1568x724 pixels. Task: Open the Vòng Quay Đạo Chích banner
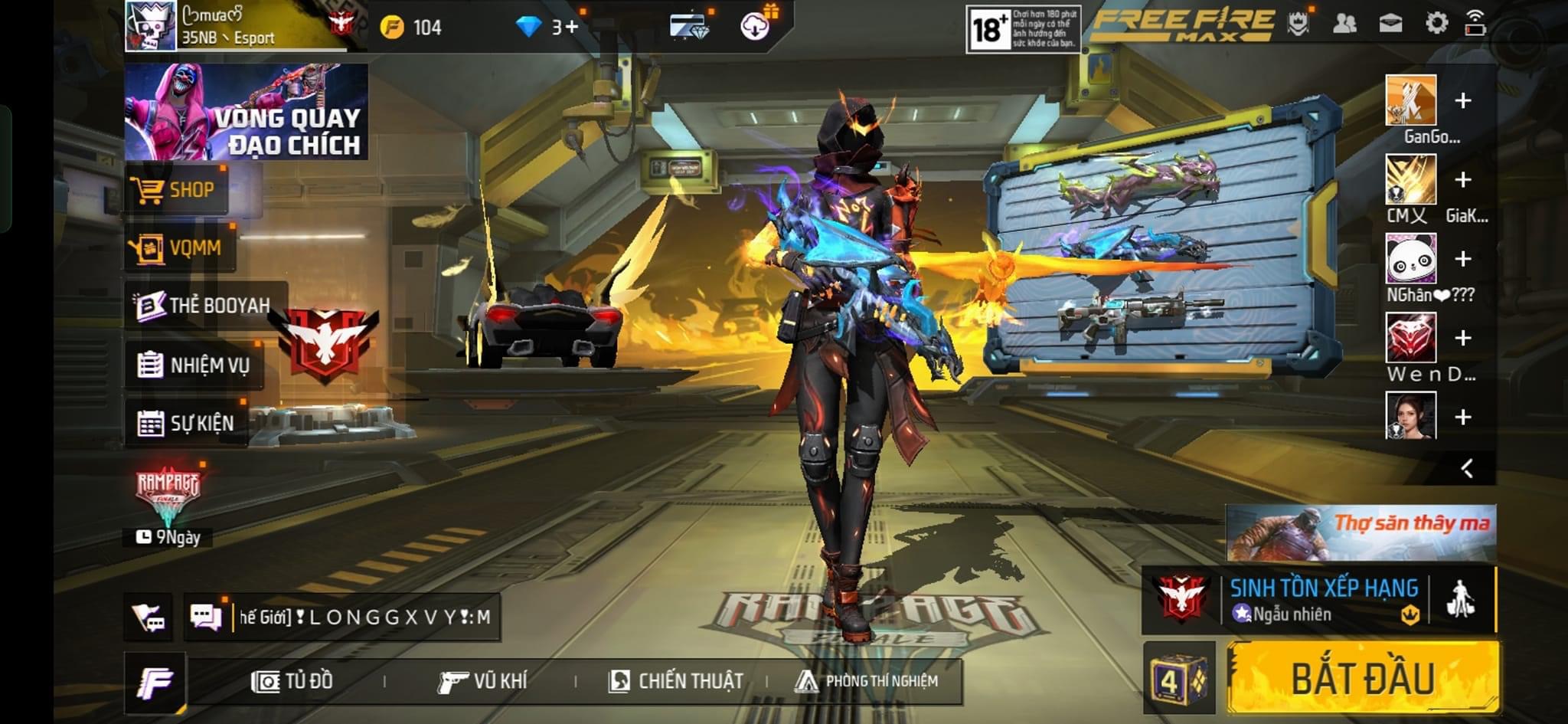coord(246,112)
